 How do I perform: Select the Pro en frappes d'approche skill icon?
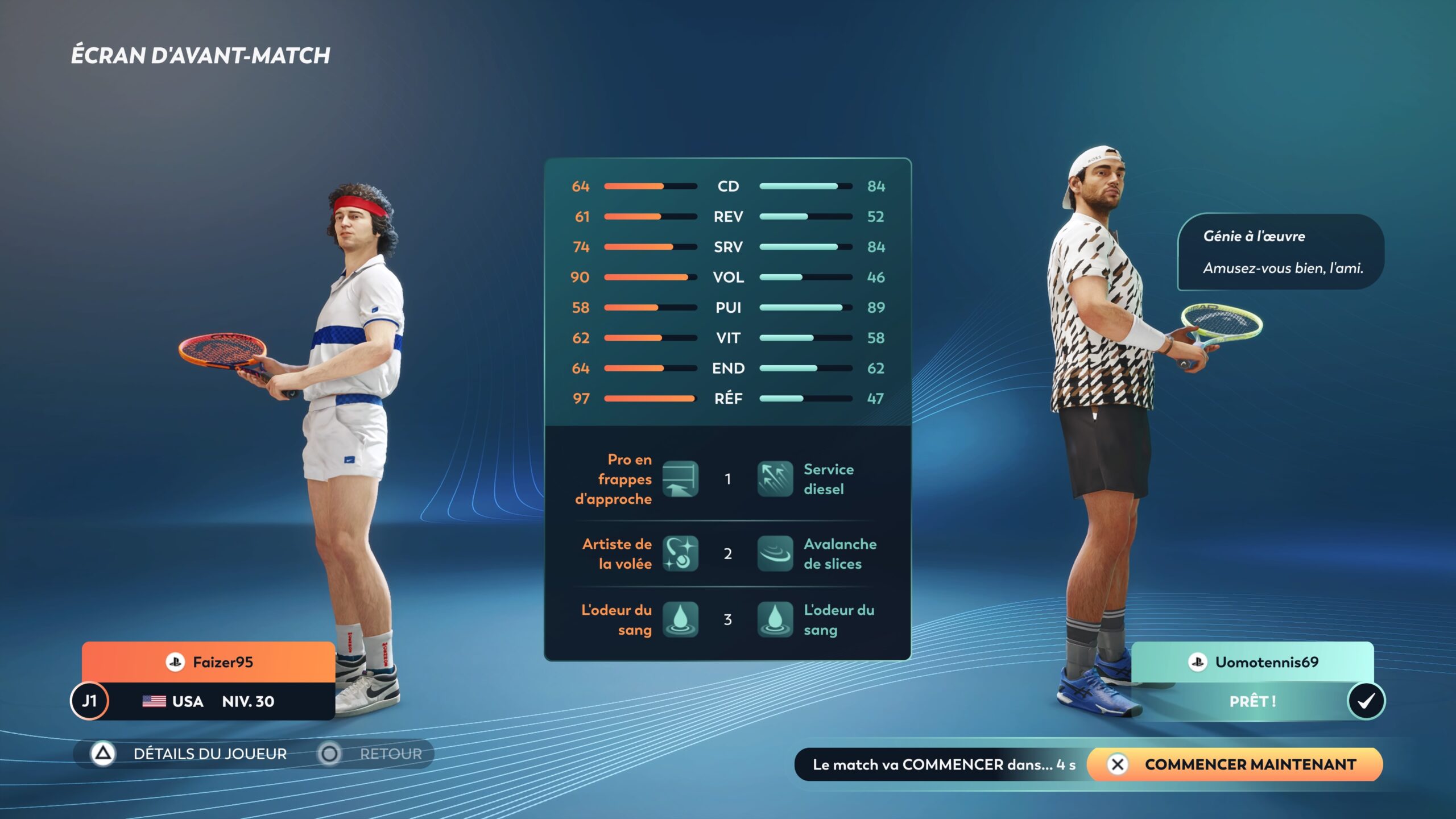(681, 478)
